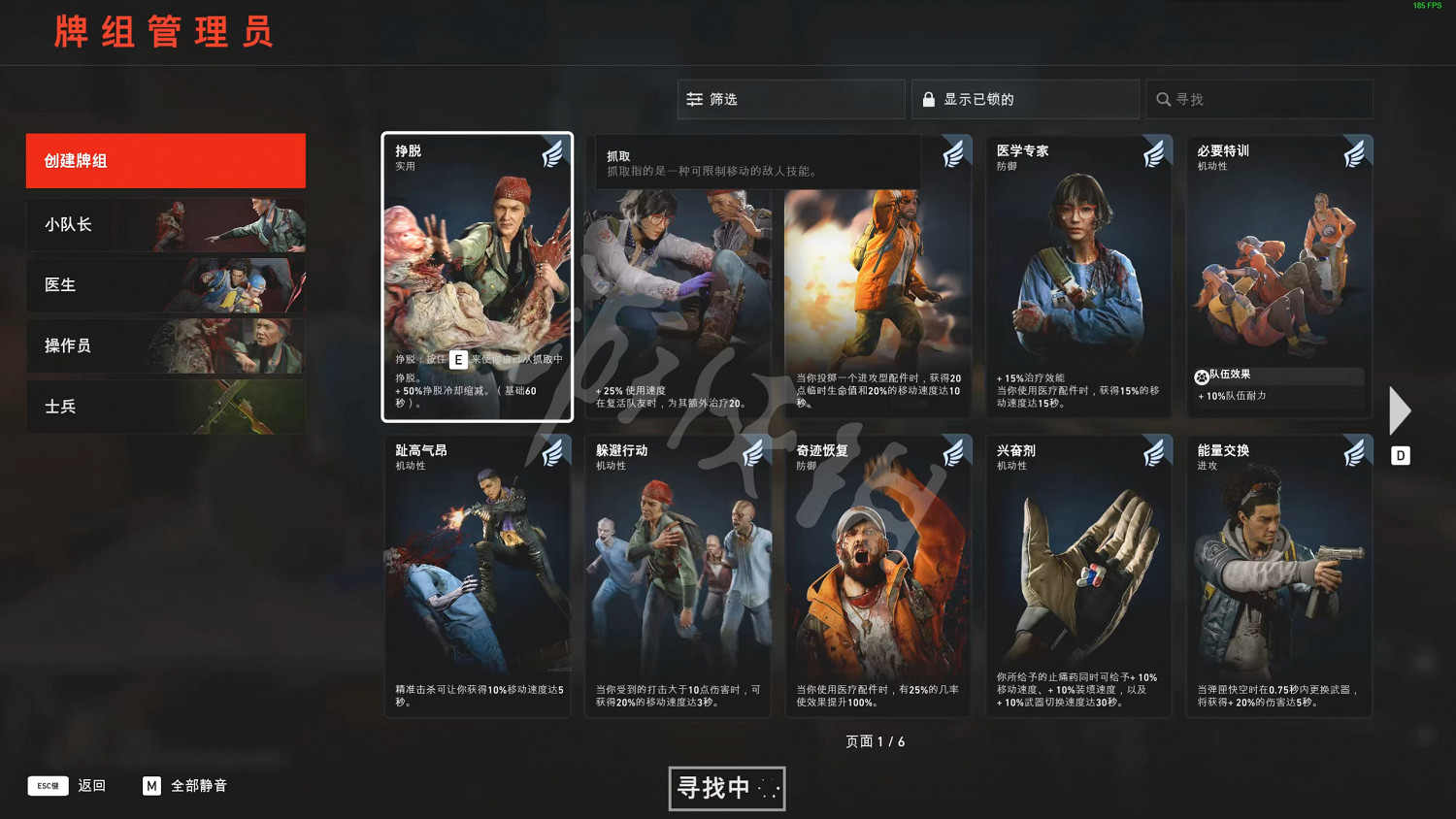Click the wing icon on the 抓取 card
Image resolution: width=1456 pixels, height=819 pixels.
click(x=954, y=153)
